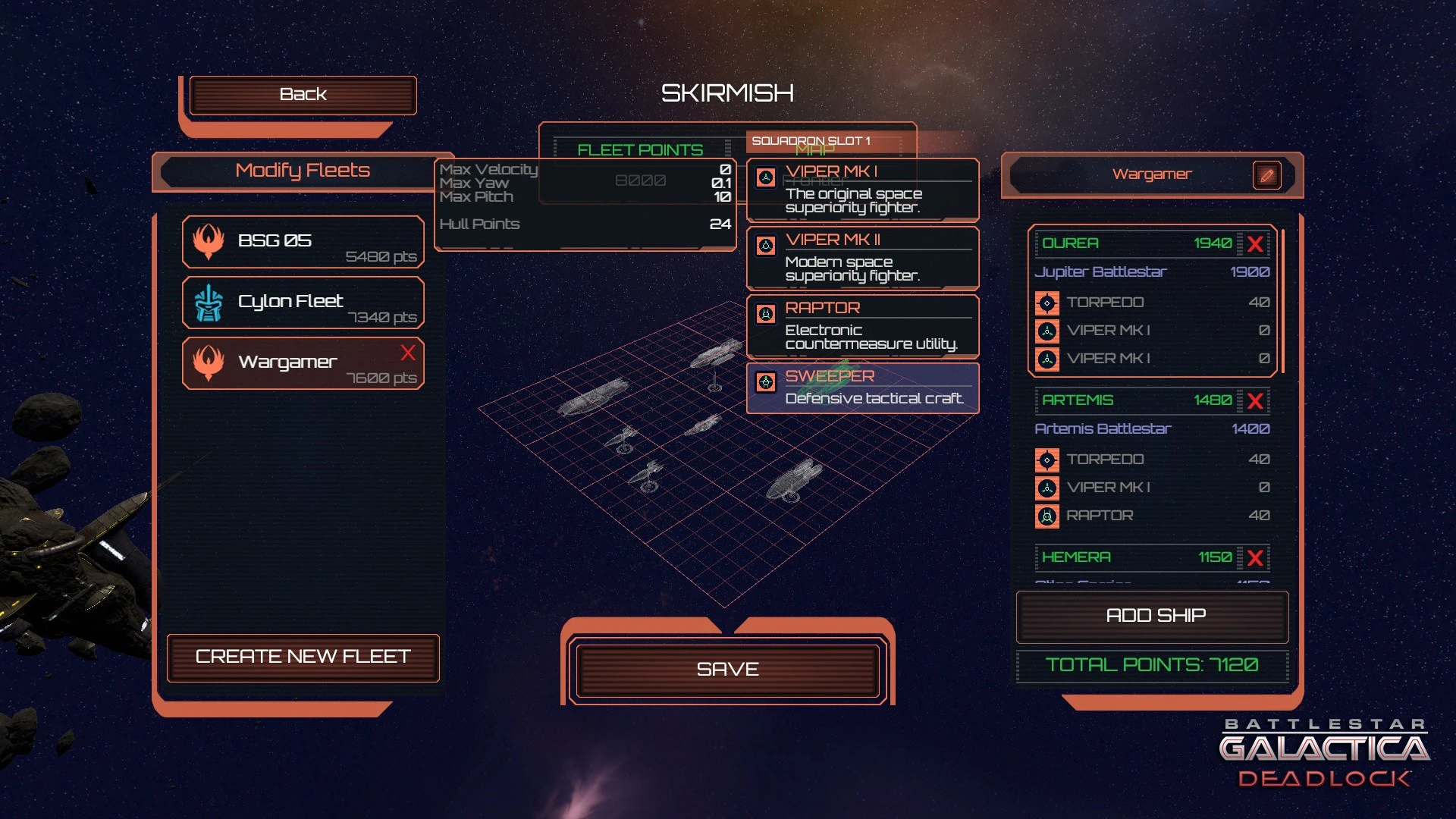
Task: Delete the Wargamer fleet with its X
Action: click(408, 353)
